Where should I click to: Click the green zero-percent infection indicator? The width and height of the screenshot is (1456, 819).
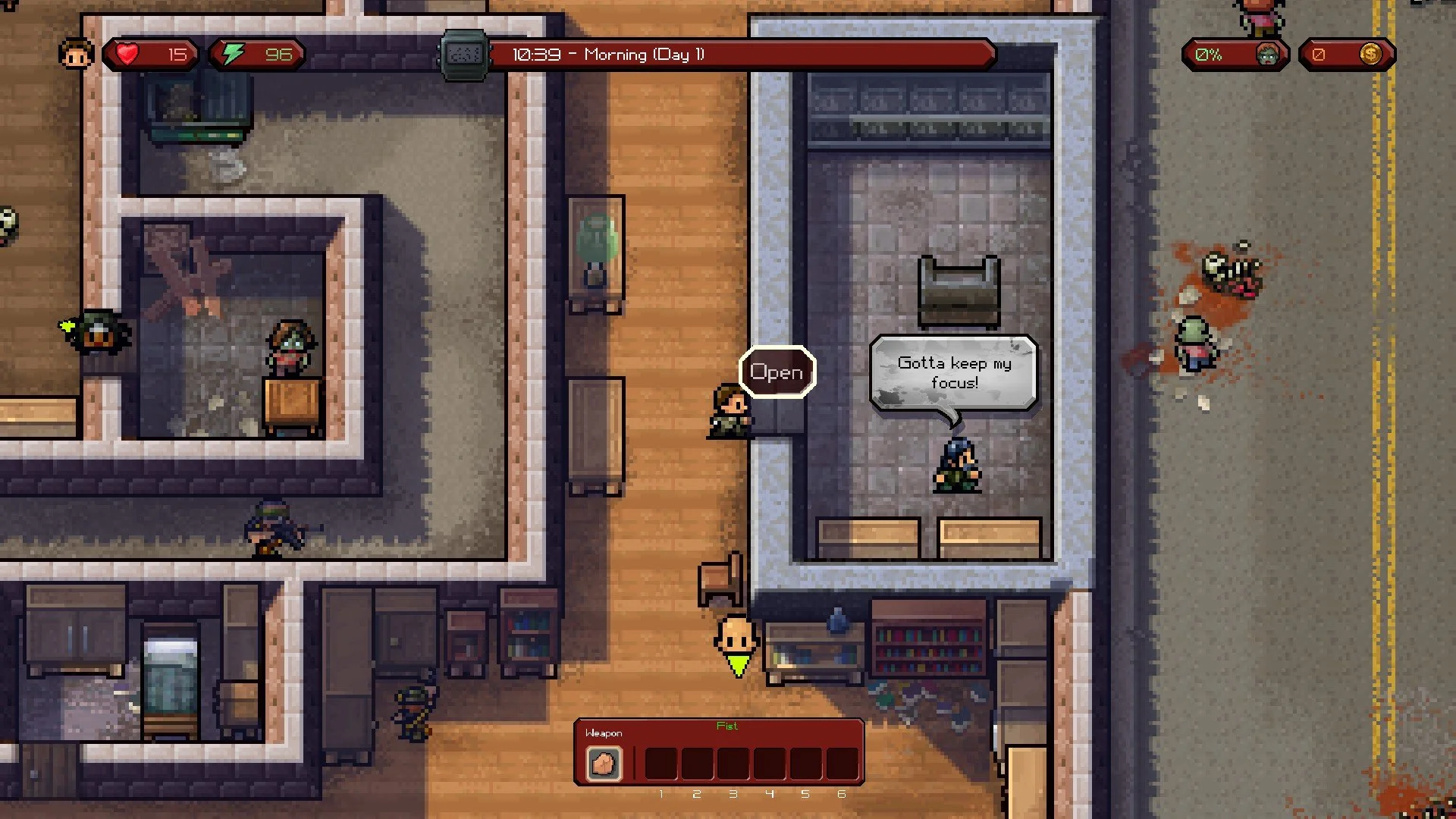coord(1210,54)
